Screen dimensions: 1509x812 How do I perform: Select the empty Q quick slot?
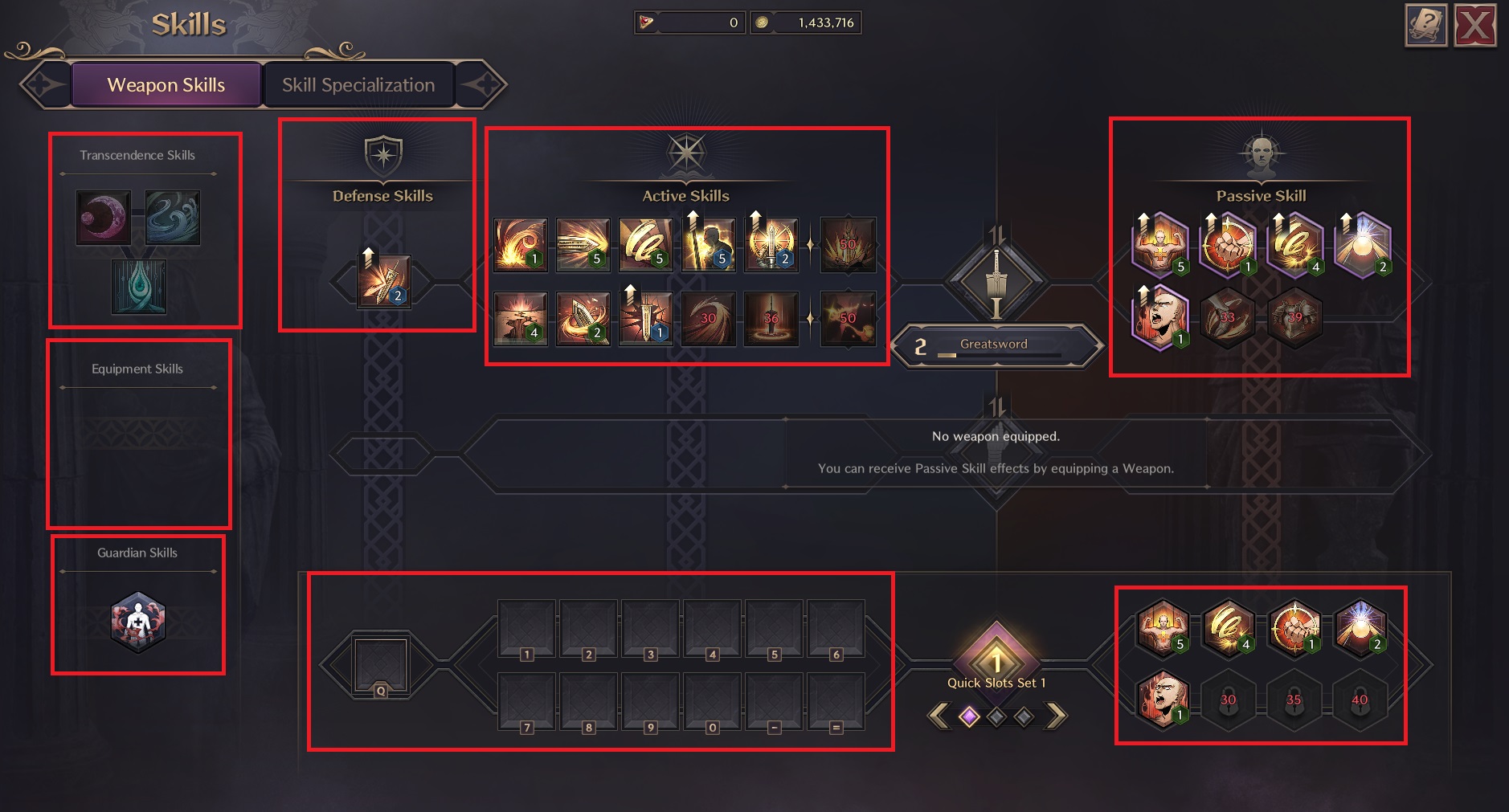(381, 665)
